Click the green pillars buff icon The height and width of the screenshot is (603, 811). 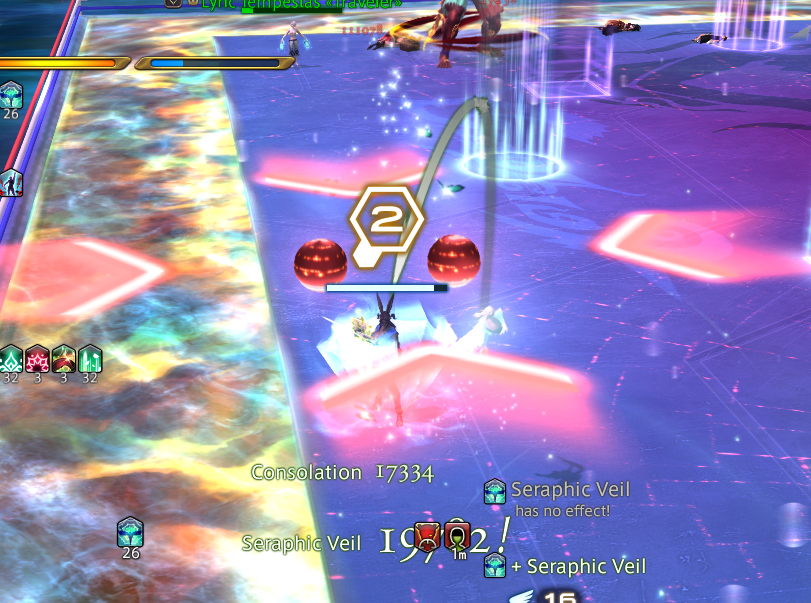click(x=90, y=359)
